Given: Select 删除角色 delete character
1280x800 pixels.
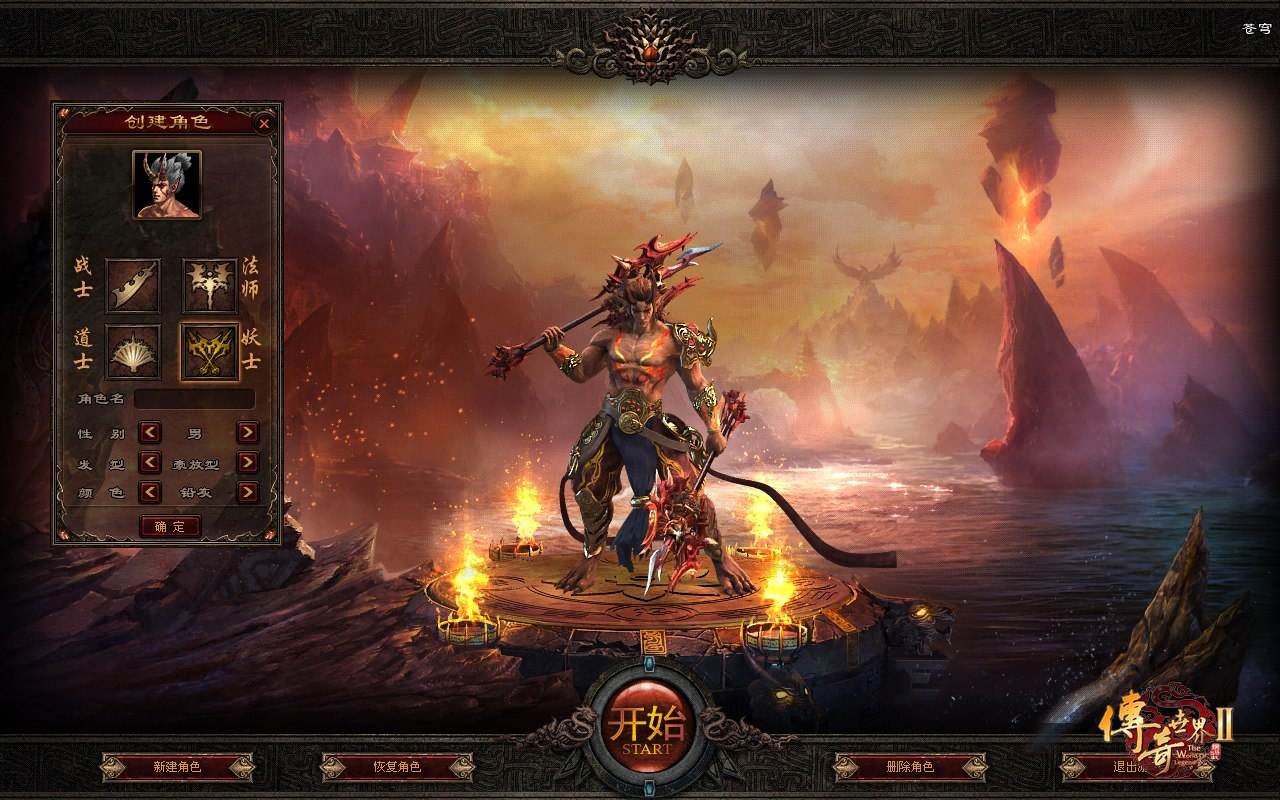Looking at the screenshot, I should click(910, 767).
